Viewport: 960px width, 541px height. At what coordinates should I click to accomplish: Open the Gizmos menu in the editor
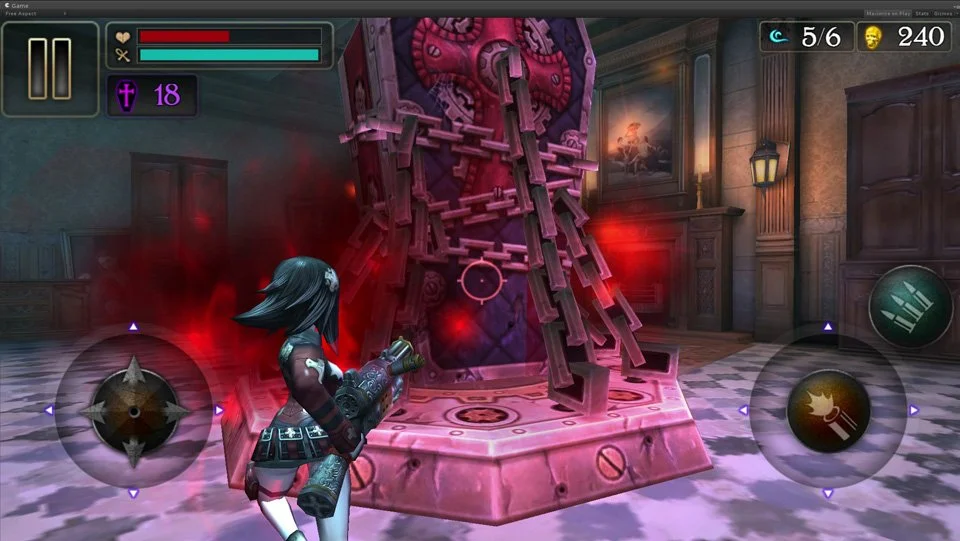(943, 14)
